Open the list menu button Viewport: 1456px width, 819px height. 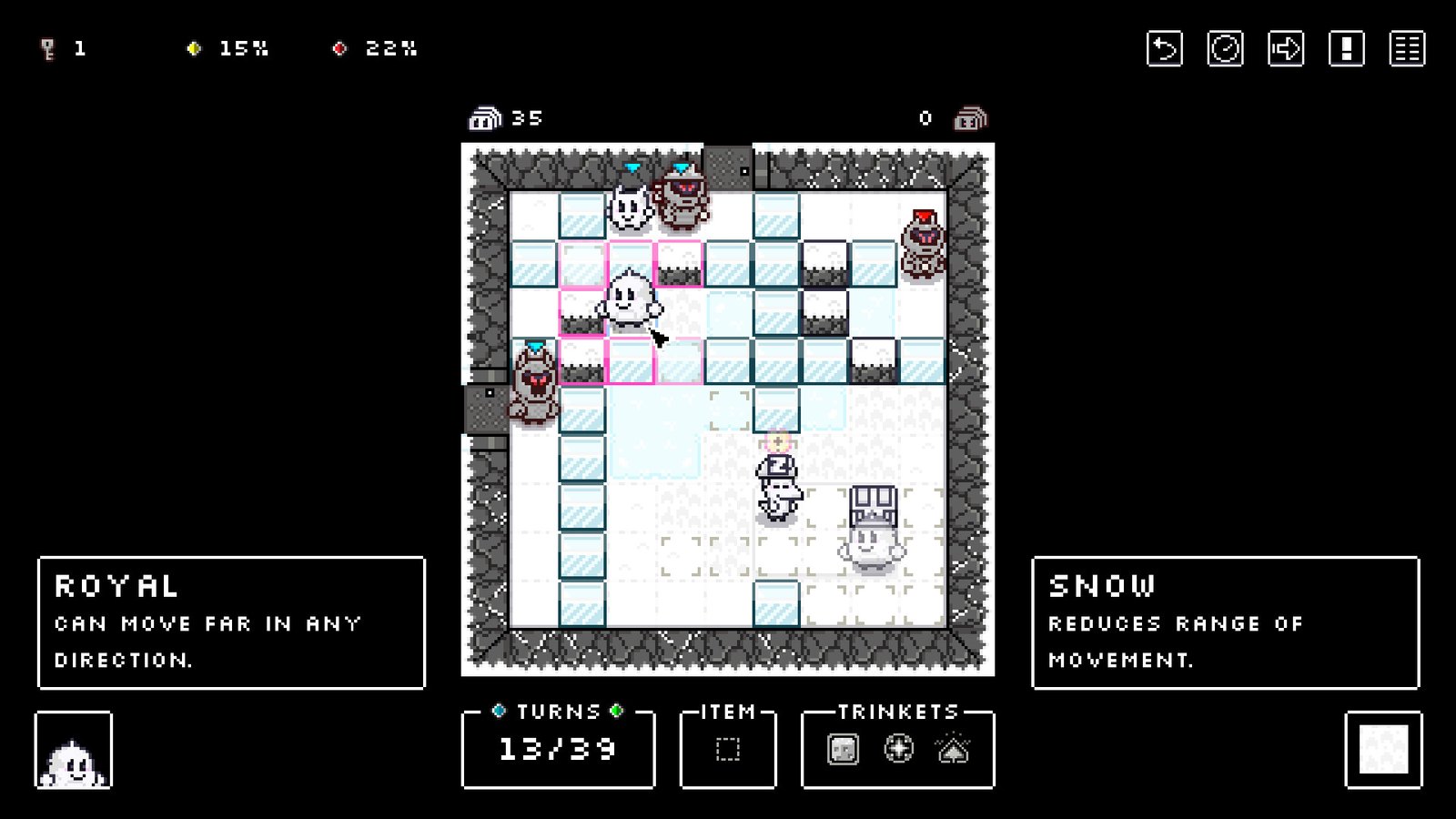[1407, 49]
